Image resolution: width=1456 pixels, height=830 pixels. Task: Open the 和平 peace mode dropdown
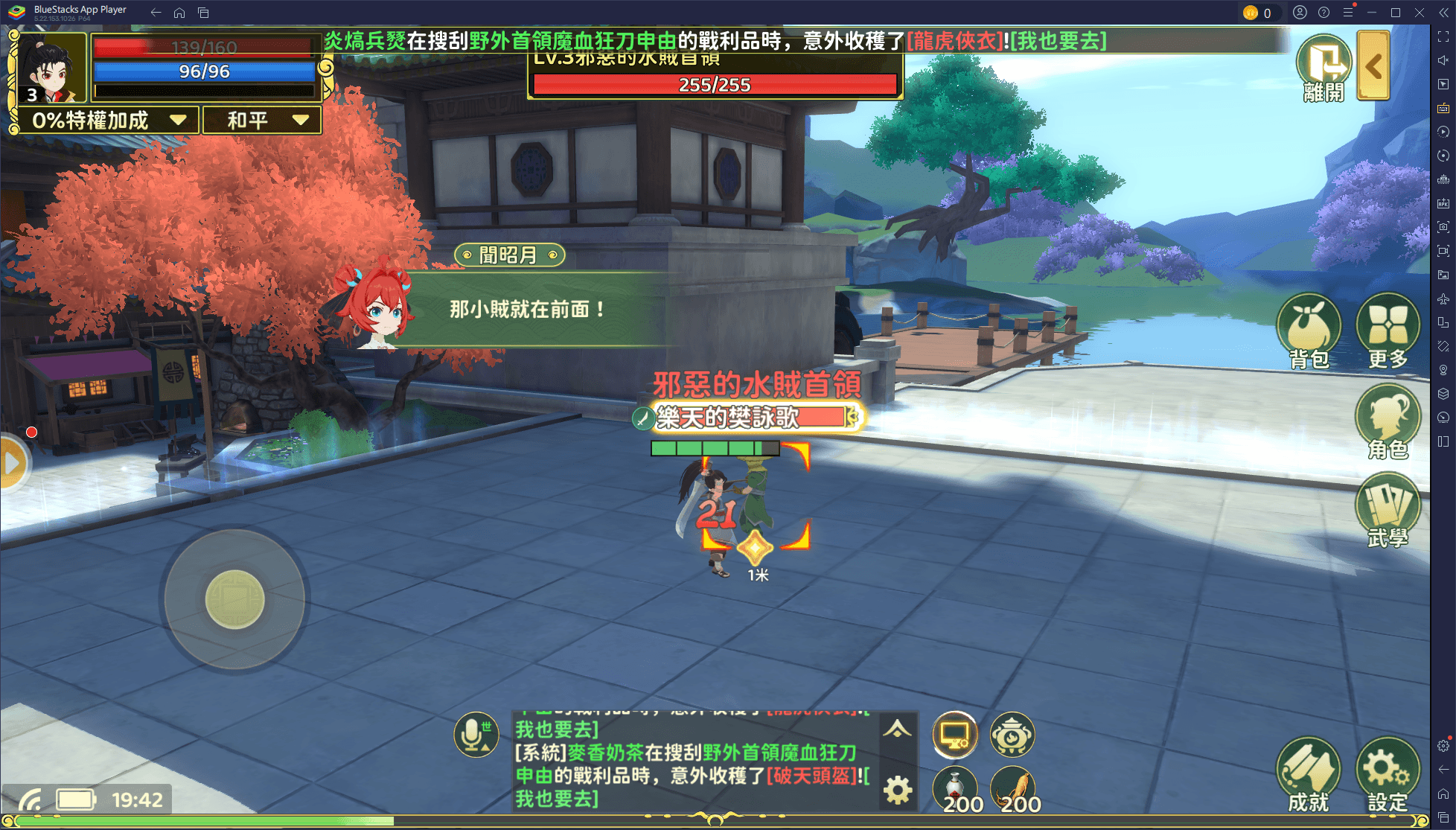[x=261, y=120]
